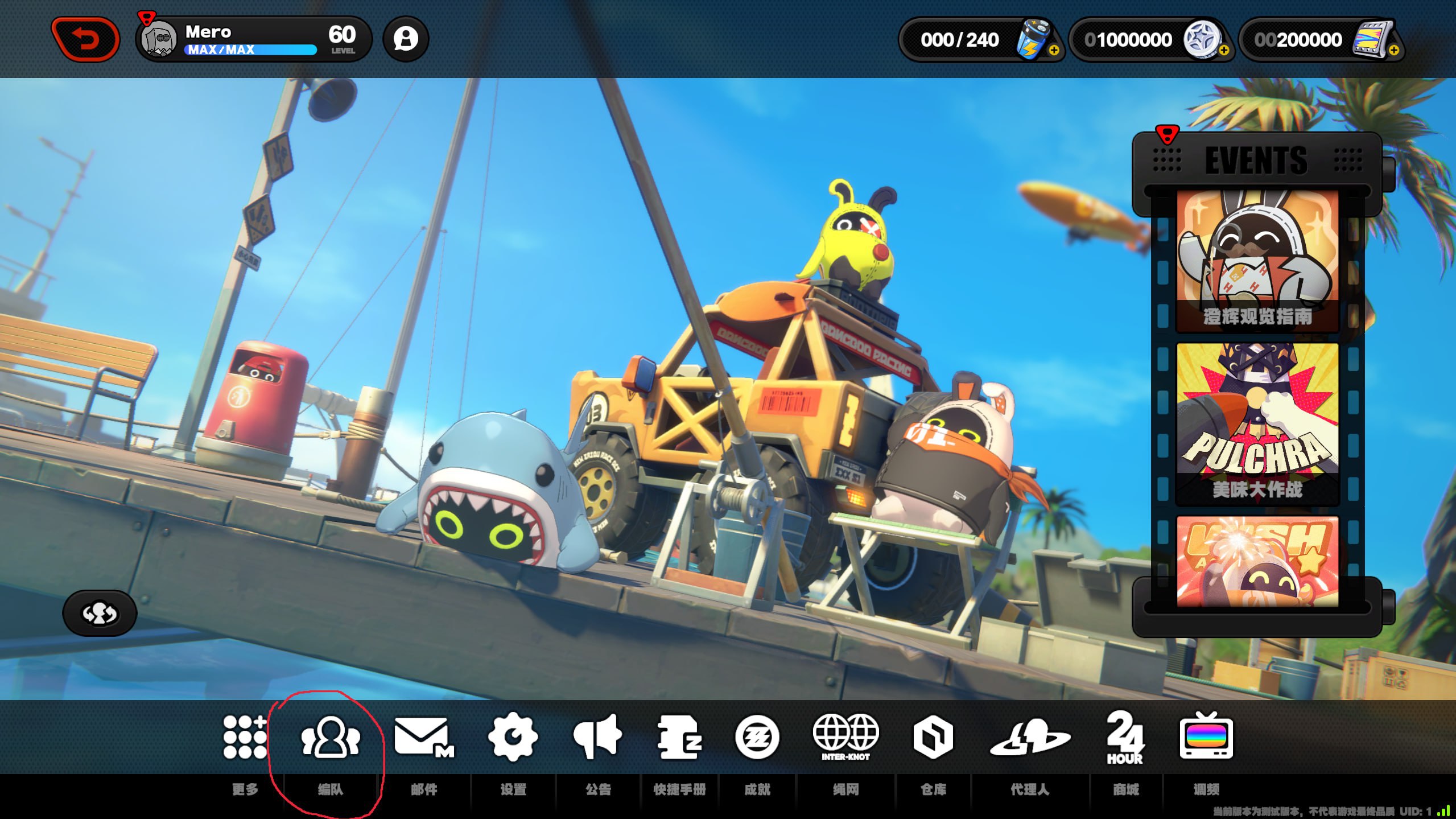Add film currency with the plus button
Viewport: 1456px width, 819px height.
pyautogui.click(x=1393, y=51)
